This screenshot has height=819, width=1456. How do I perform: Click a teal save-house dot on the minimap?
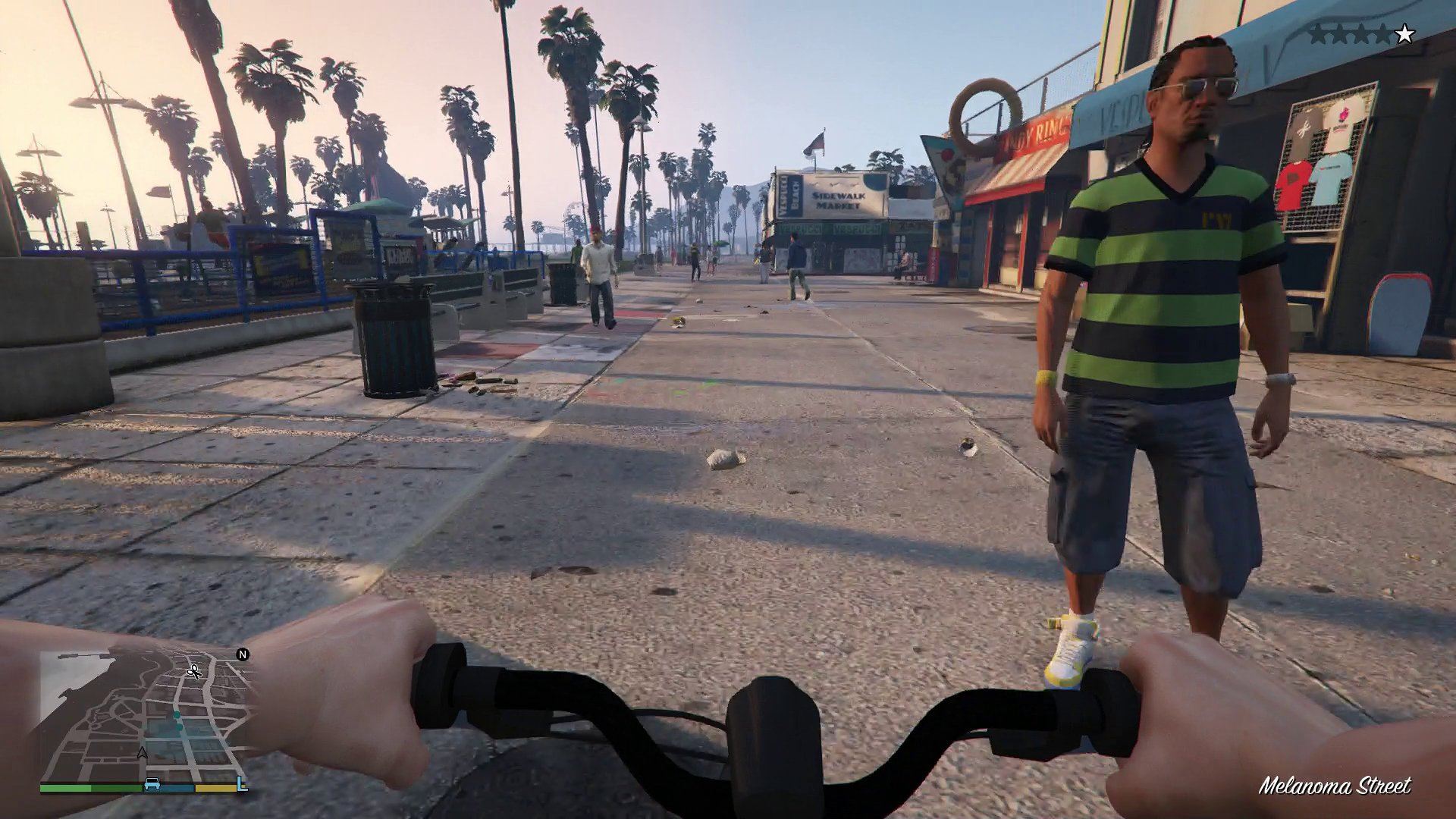pyautogui.click(x=176, y=714)
